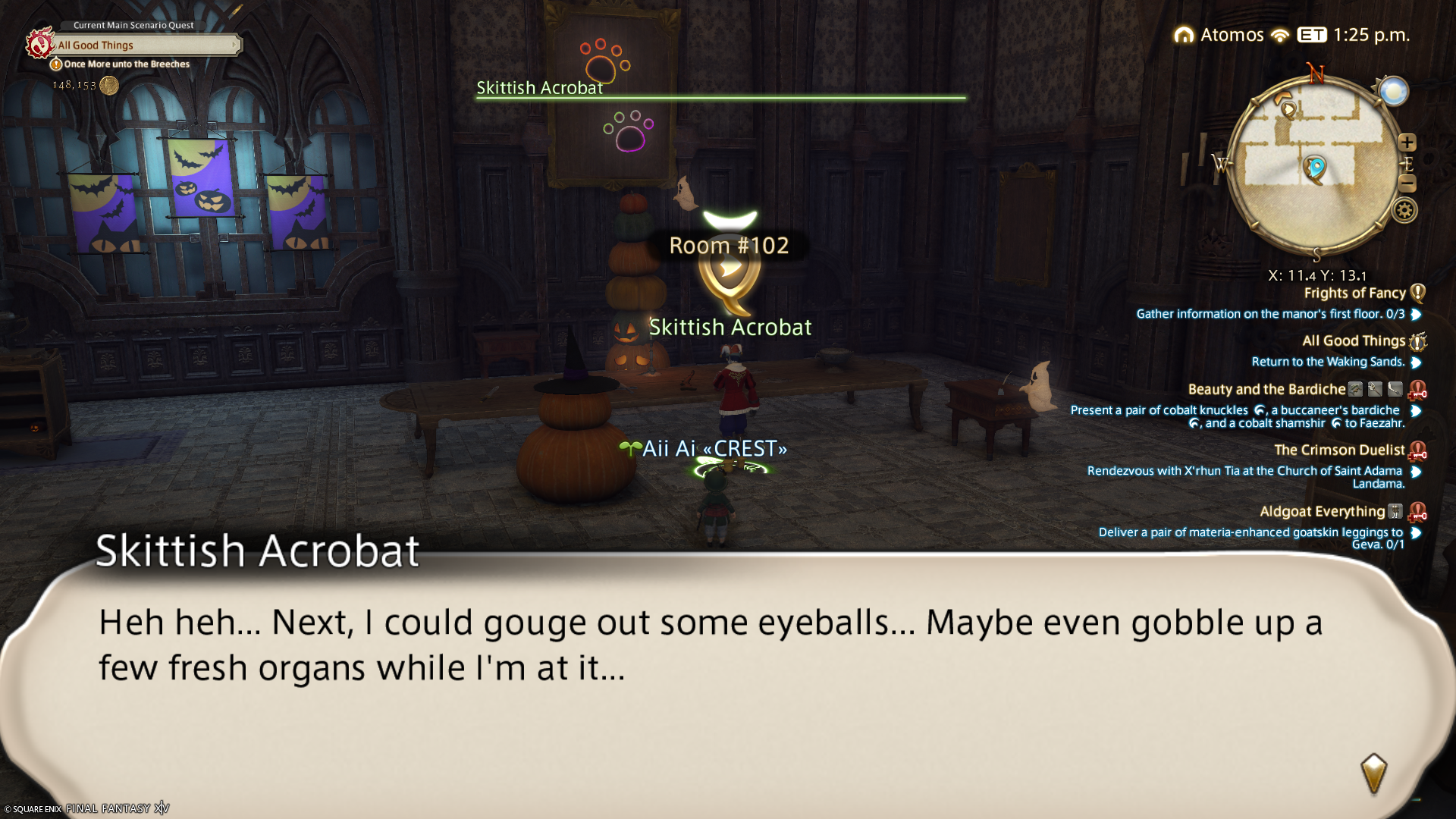
Task: Click the weather icon by the minimap
Action: click(1393, 92)
